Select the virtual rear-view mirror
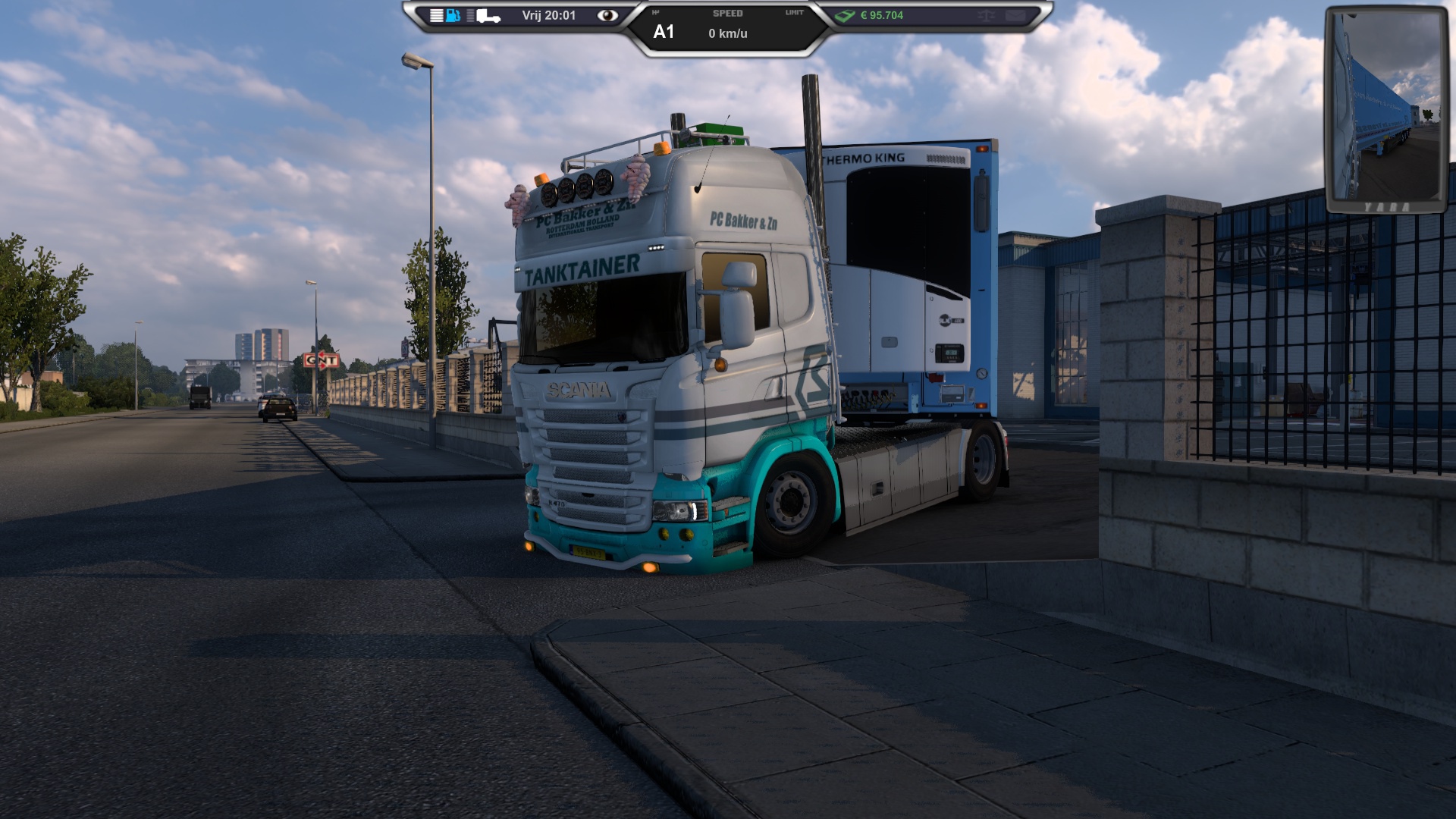 pos(1386,110)
